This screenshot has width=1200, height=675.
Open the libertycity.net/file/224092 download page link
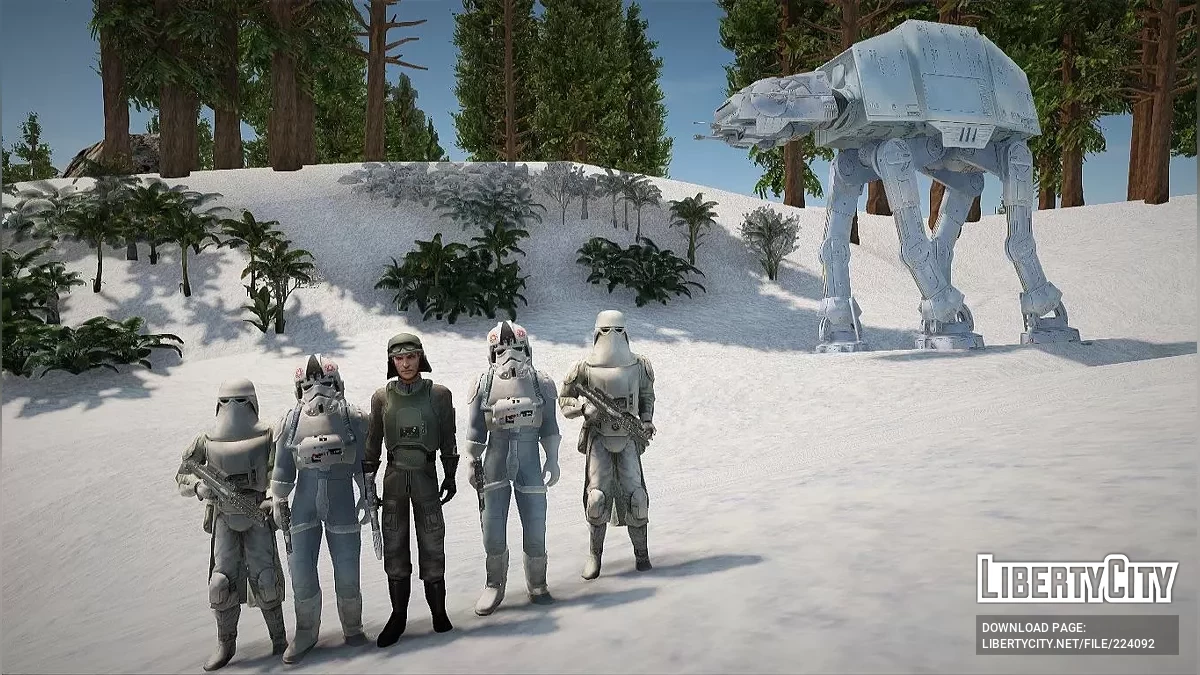click(x=1068, y=643)
